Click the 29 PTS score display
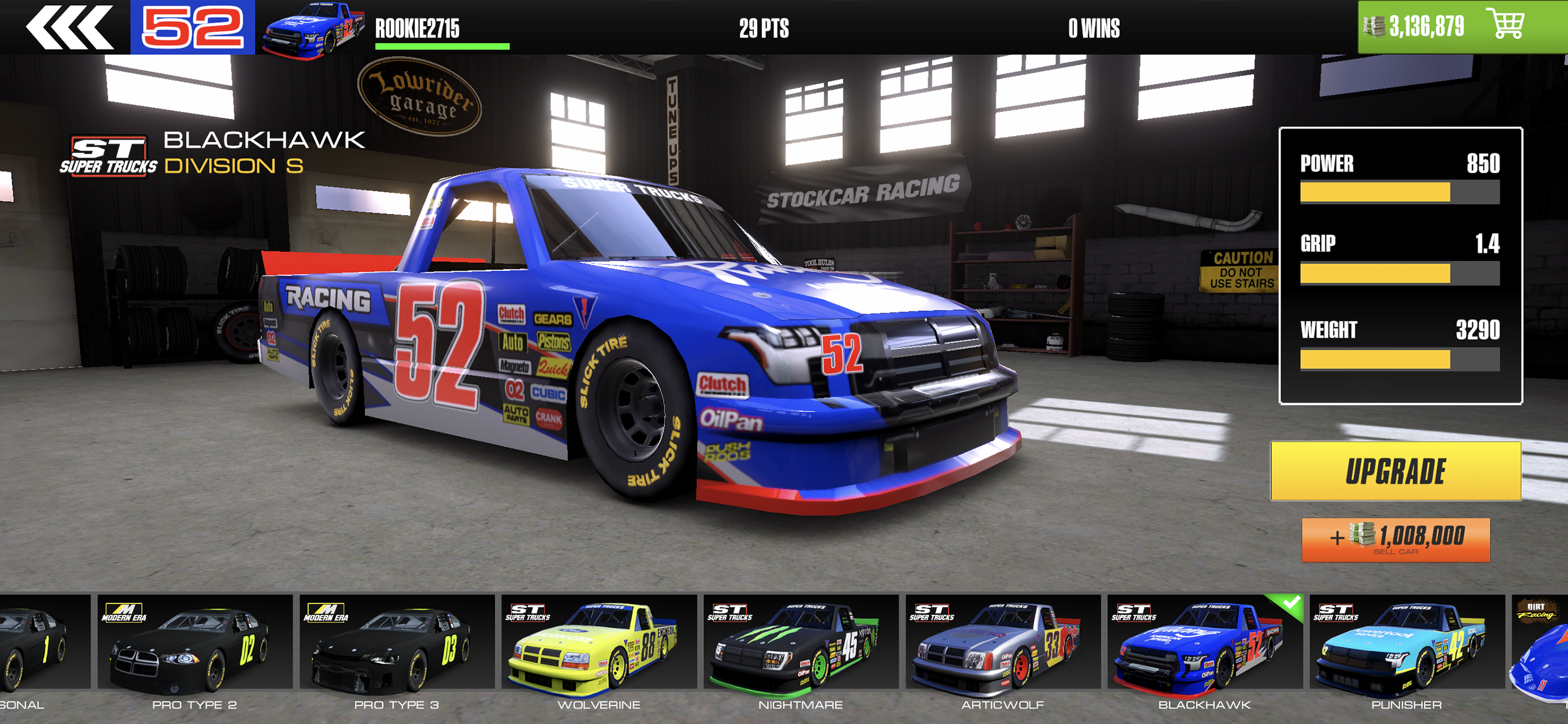The height and width of the screenshot is (724, 1568). pyautogui.click(x=762, y=29)
